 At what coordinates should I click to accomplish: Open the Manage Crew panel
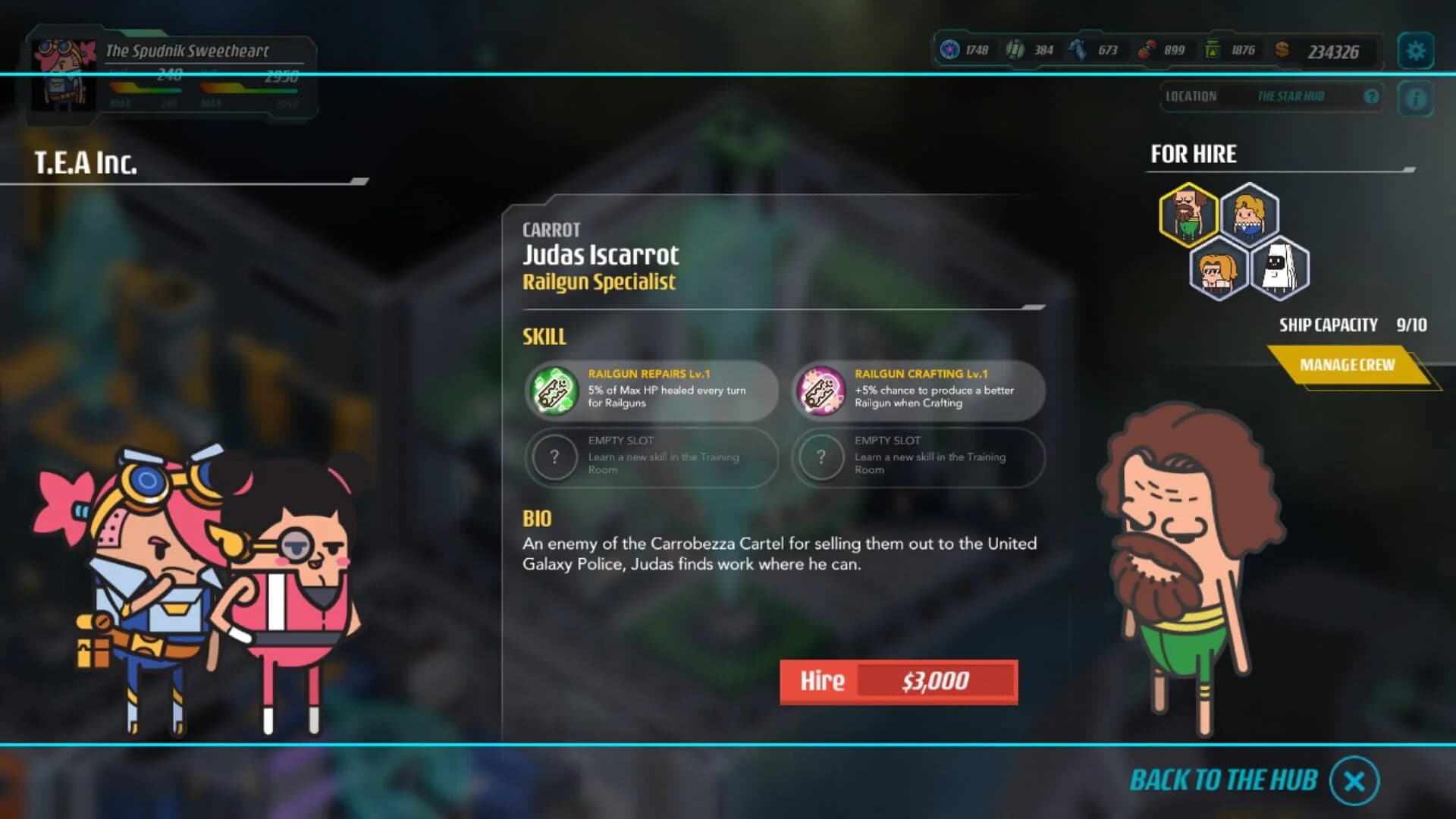tap(1349, 364)
